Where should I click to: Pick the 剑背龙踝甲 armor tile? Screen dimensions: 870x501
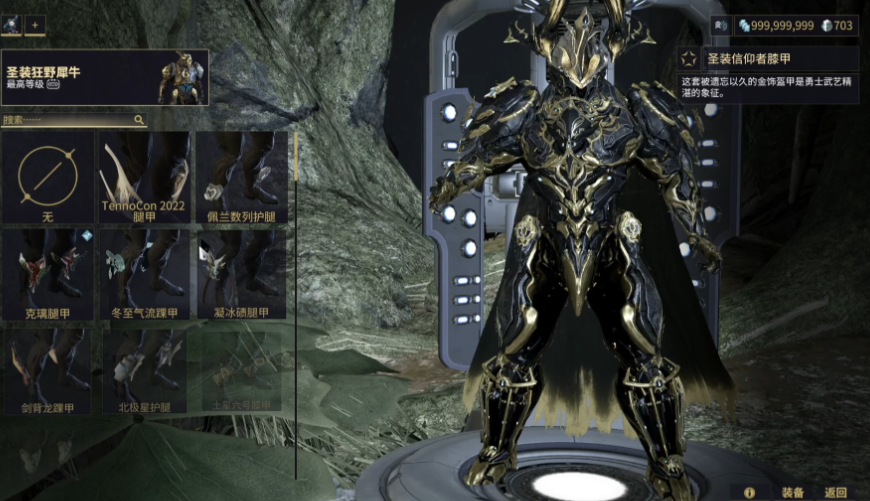click(48, 368)
